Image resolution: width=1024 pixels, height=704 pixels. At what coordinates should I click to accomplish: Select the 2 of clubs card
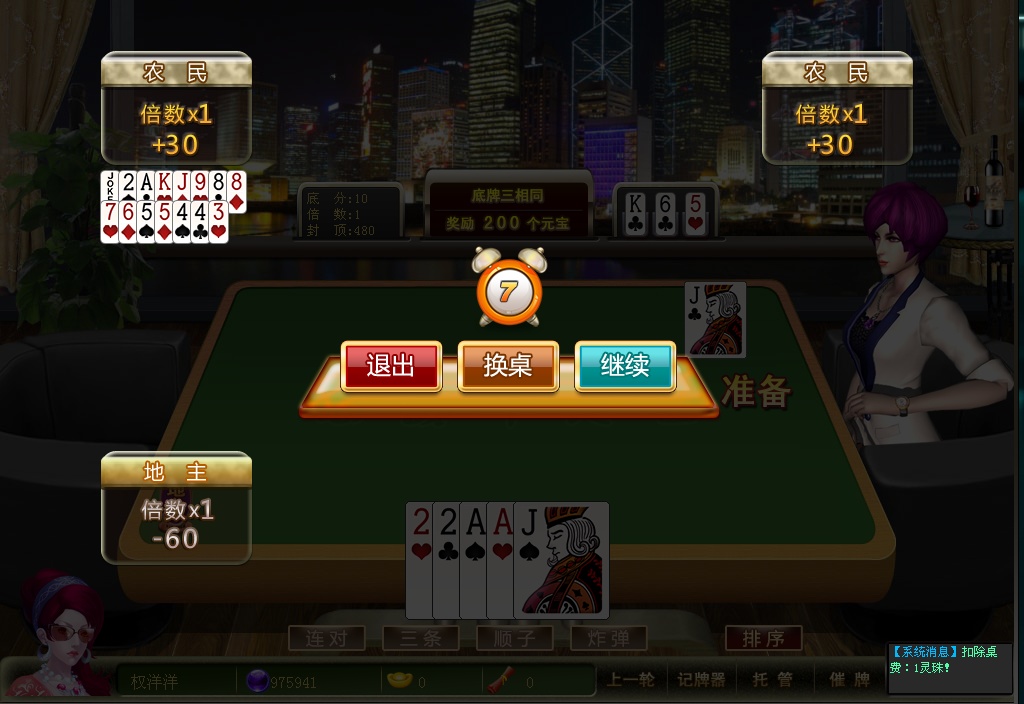[447, 560]
